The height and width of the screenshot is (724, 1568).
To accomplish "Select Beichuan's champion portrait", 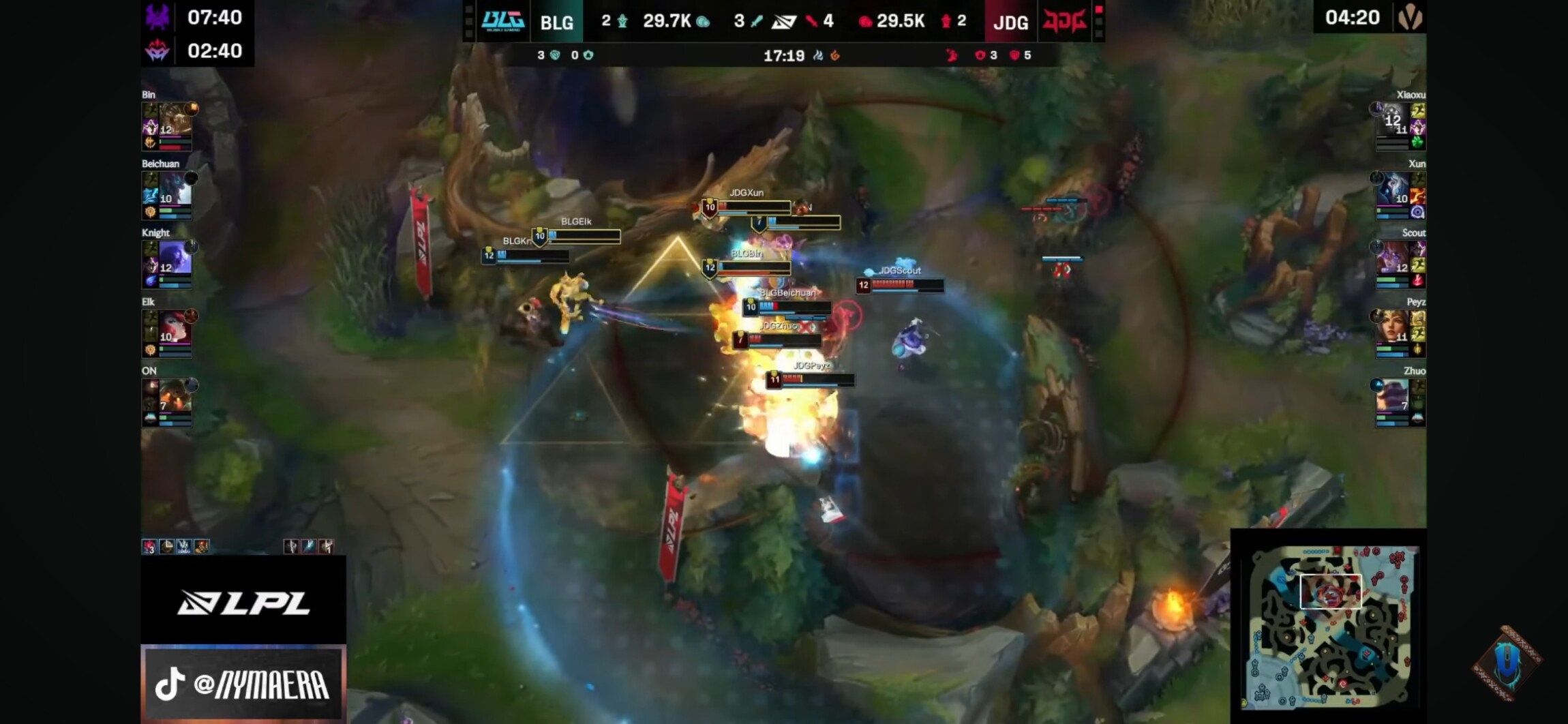I will coord(175,189).
